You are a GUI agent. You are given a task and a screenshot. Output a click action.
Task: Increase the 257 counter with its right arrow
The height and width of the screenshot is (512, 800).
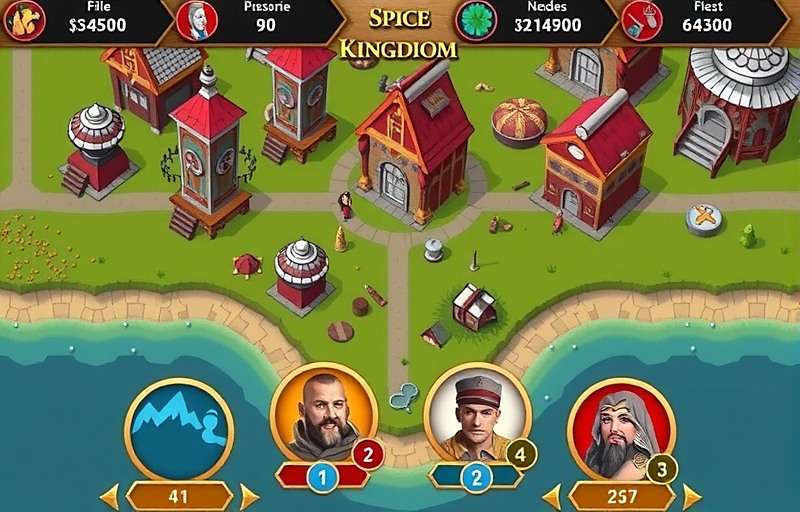click(x=691, y=496)
